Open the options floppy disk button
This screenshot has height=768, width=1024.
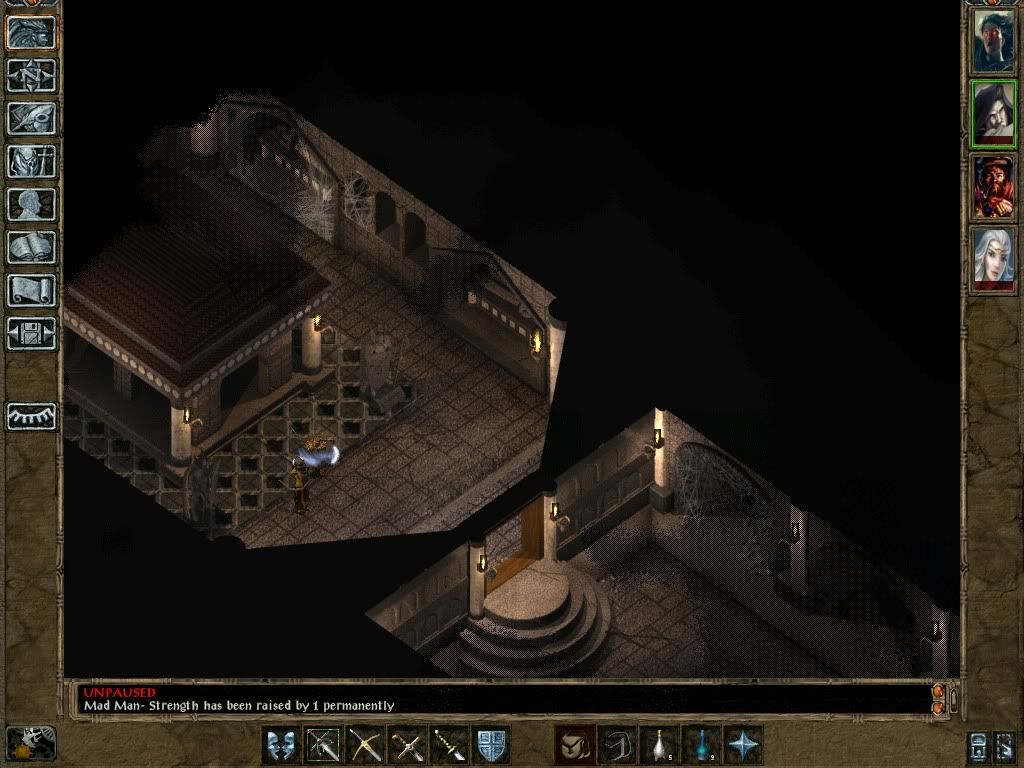pyautogui.click(x=32, y=334)
